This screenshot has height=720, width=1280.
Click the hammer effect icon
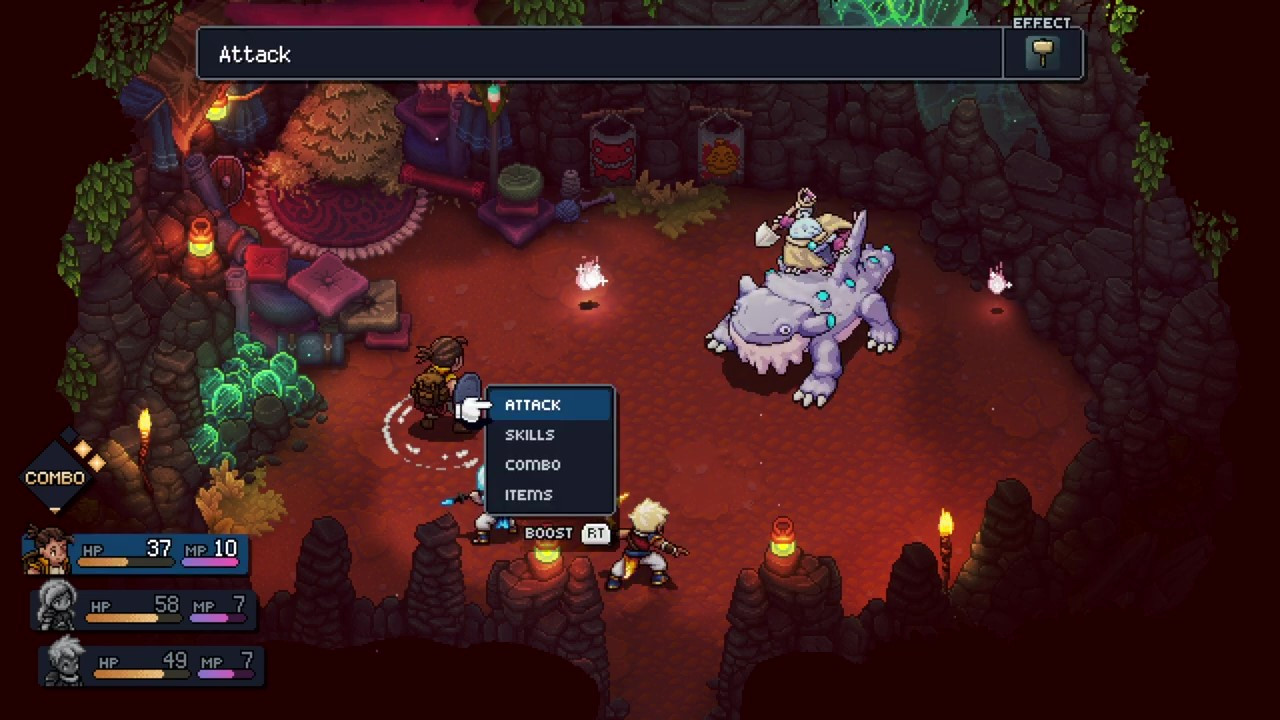[x=1043, y=54]
